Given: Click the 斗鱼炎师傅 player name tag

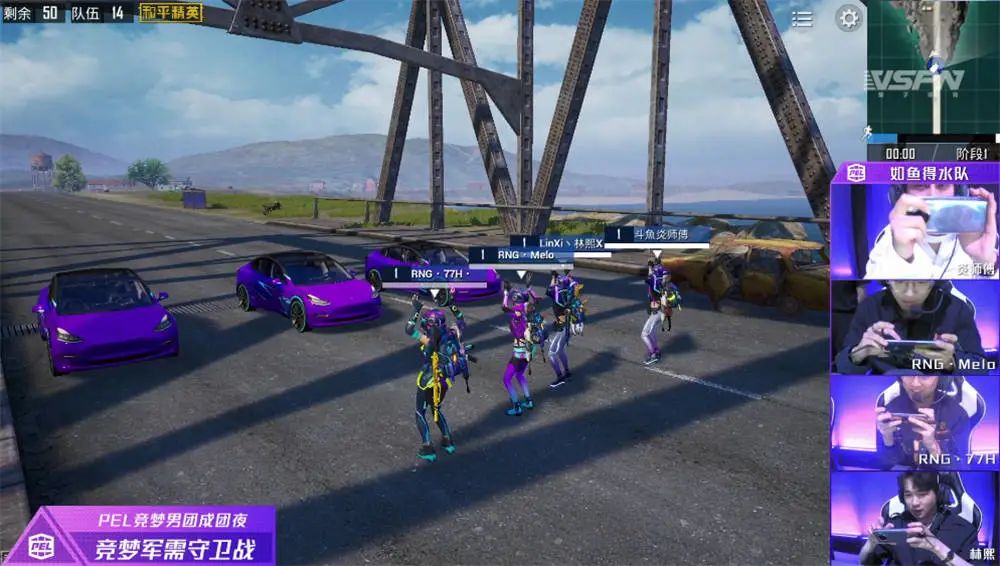Looking at the screenshot, I should tap(658, 234).
